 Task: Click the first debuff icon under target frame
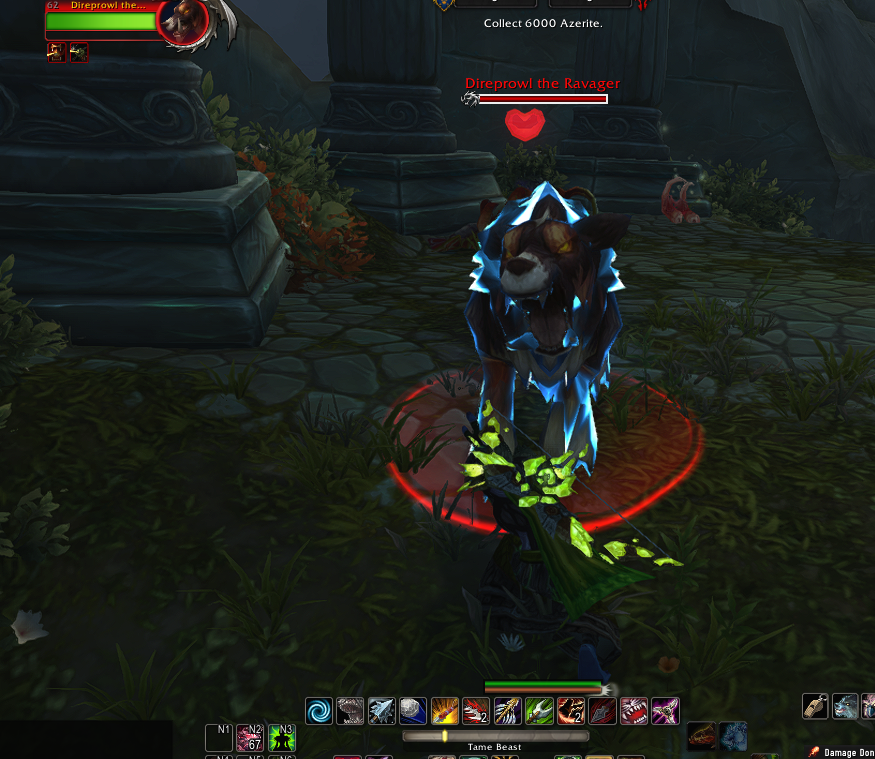[56, 53]
